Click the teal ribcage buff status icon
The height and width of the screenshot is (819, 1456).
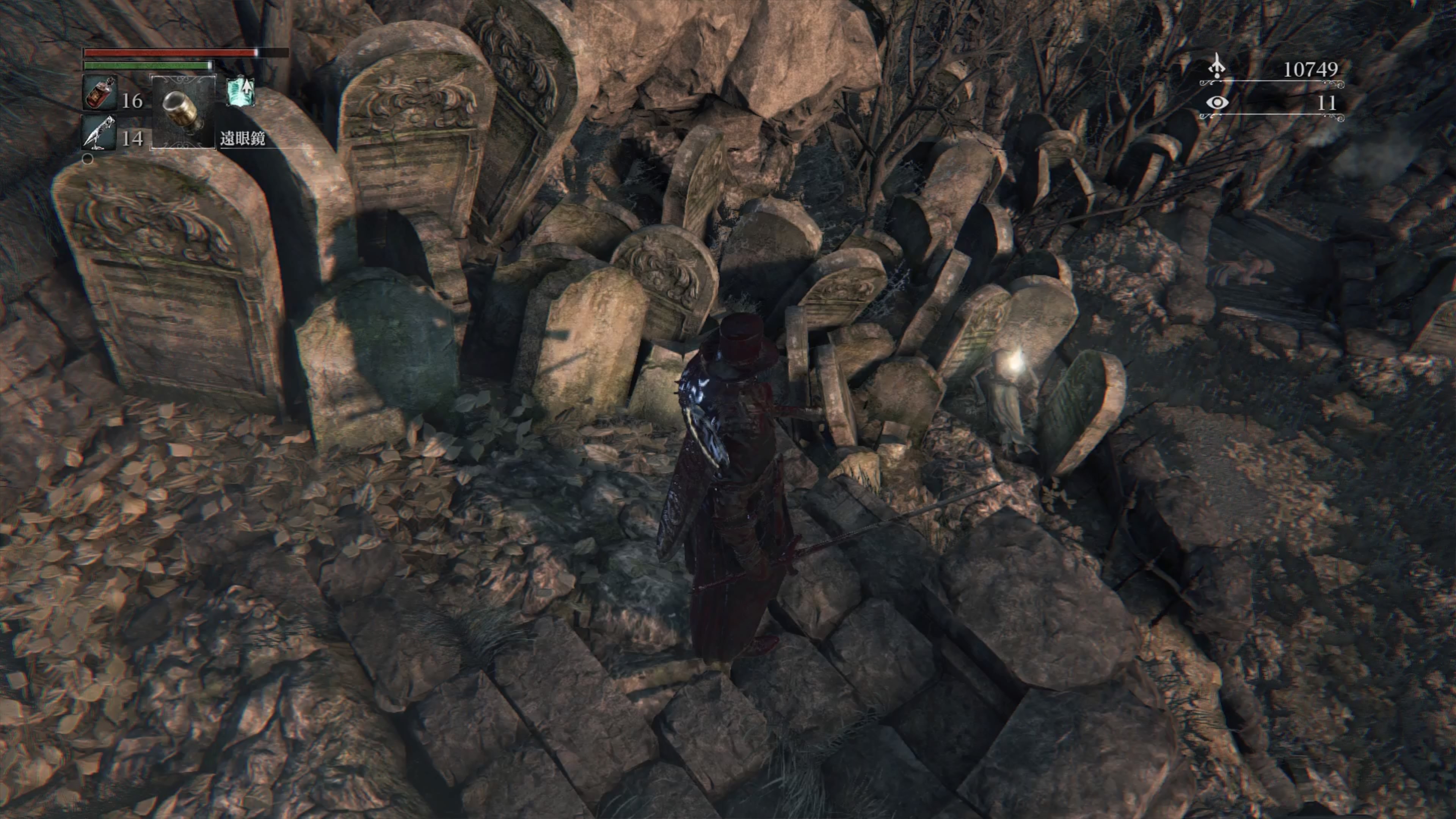[240, 92]
